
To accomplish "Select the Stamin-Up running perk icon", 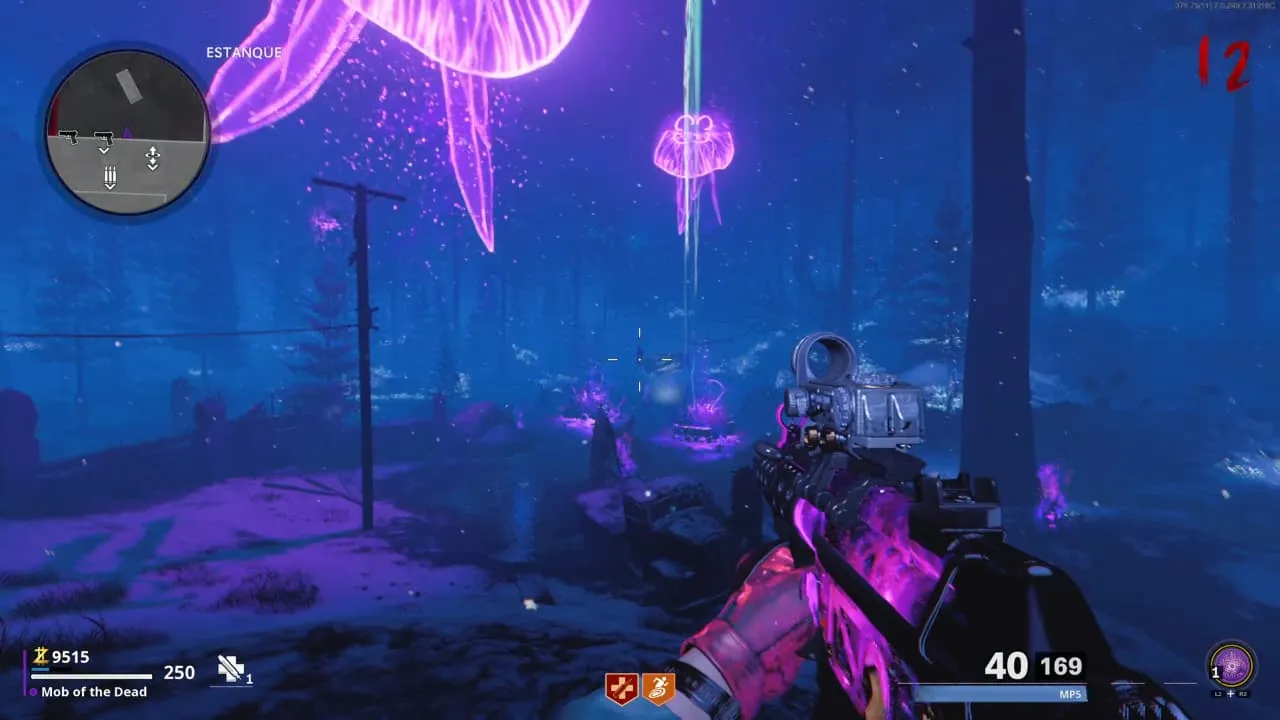I will pyautogui.click(x=659, y=688).
